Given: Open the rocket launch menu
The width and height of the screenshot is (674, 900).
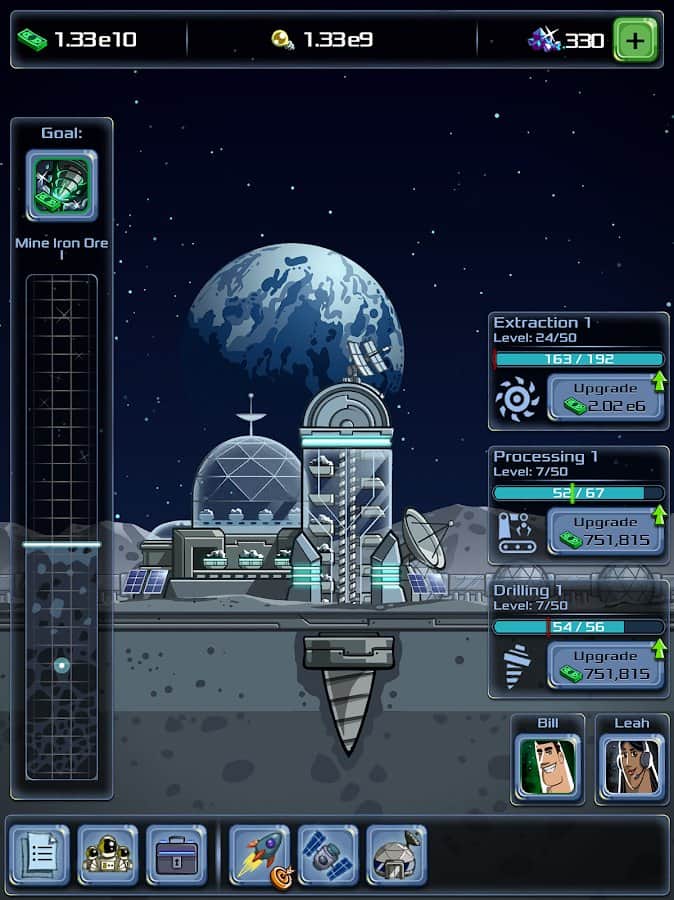Looking at the screenshot, I should point(259,855).
